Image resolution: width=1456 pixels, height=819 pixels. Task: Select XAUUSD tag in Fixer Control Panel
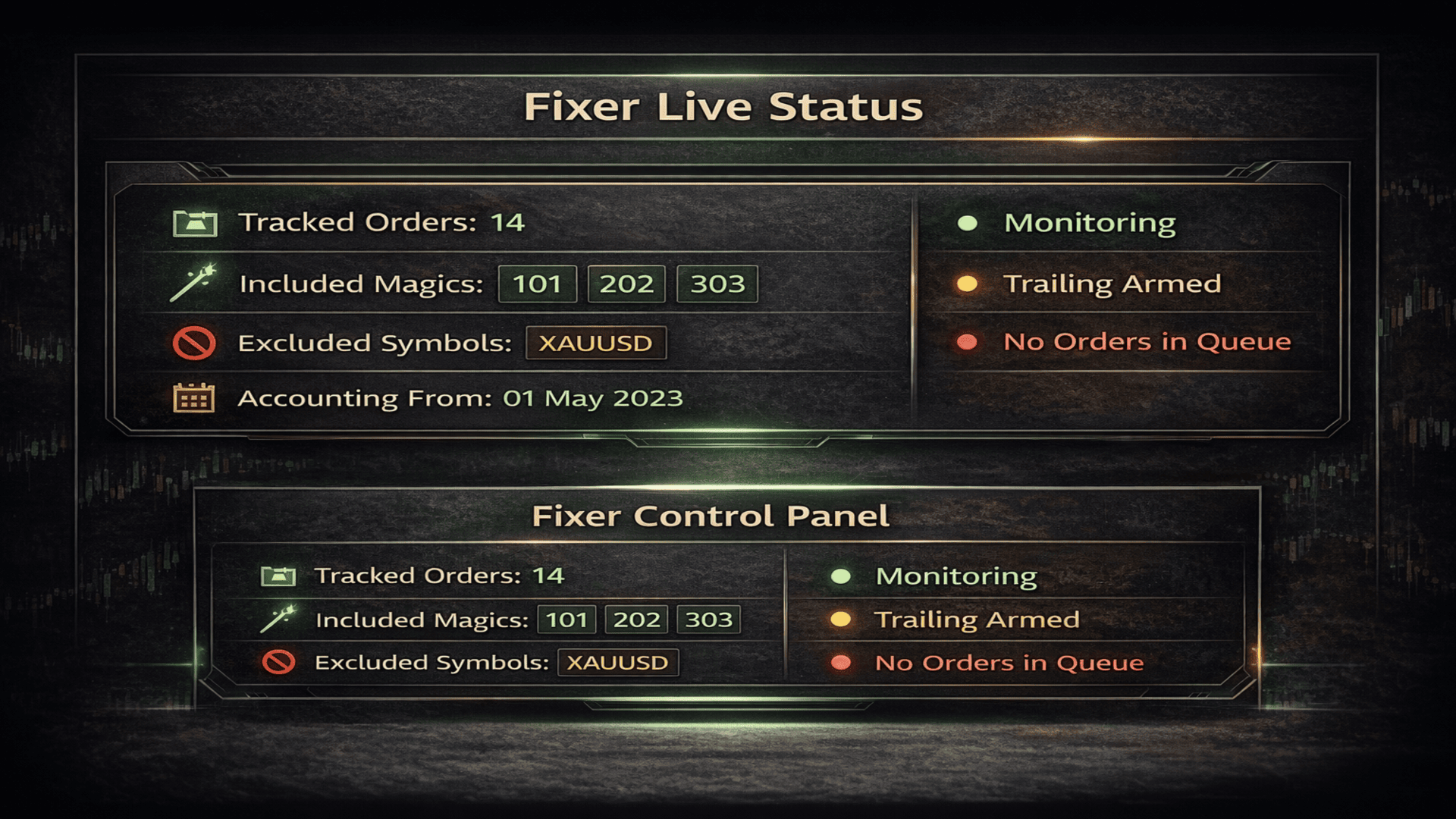617,663
